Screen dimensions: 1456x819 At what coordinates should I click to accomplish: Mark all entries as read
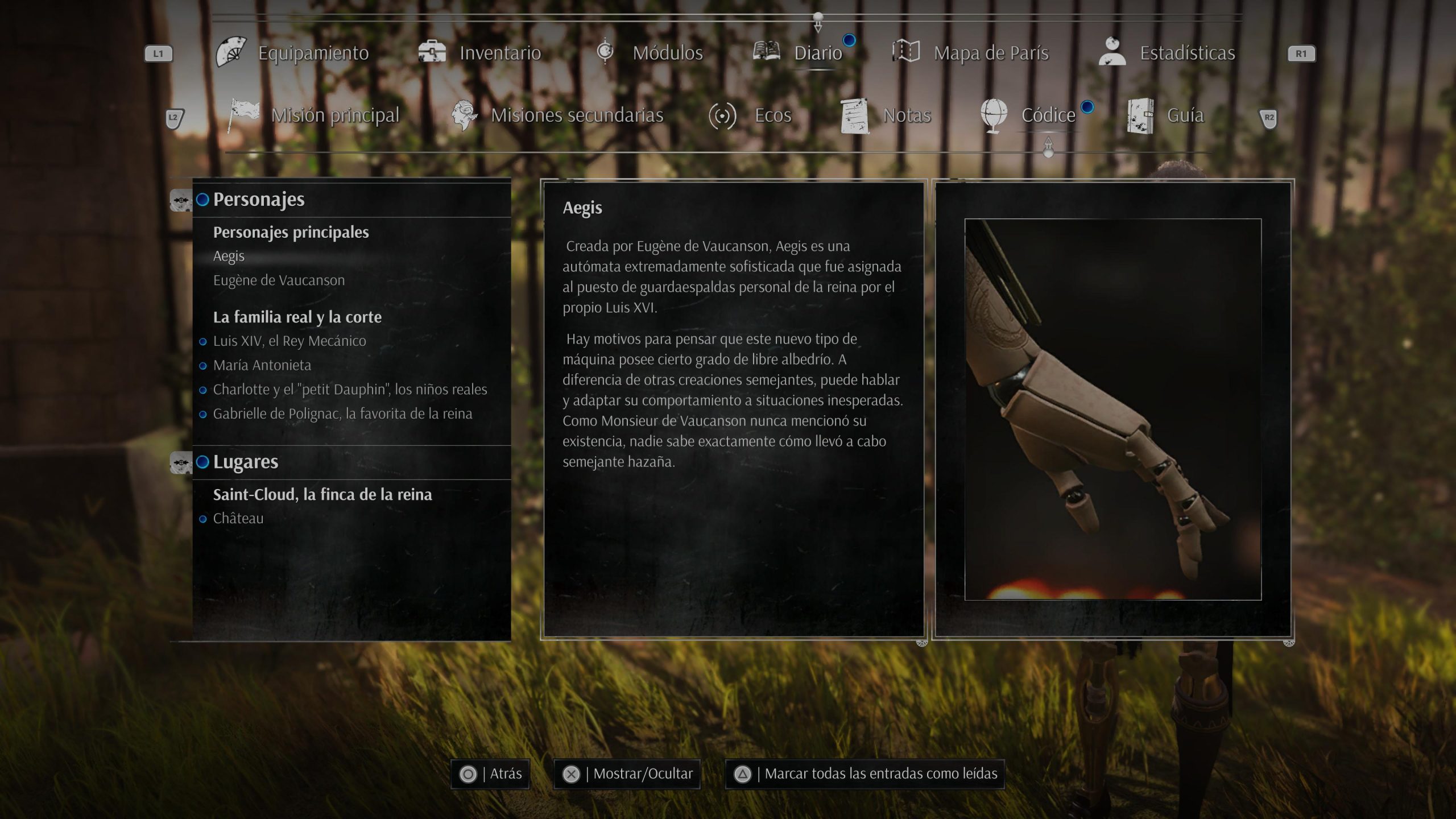coord(864,774)
